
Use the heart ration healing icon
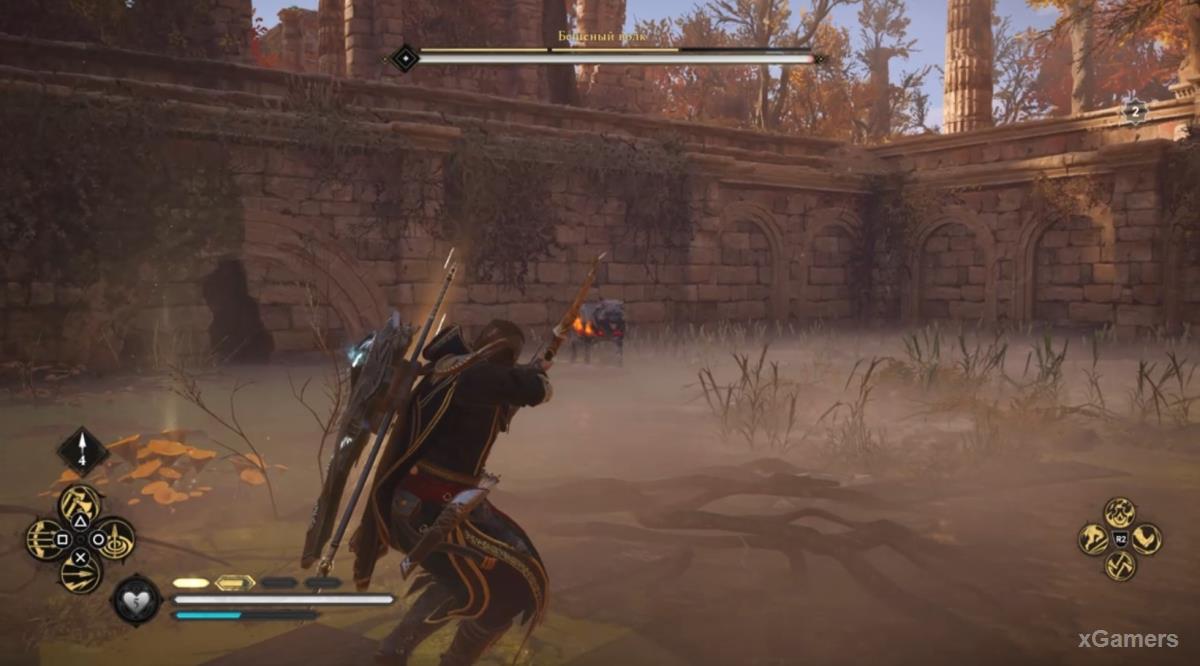pyautogui.click(x=135, y=600)
